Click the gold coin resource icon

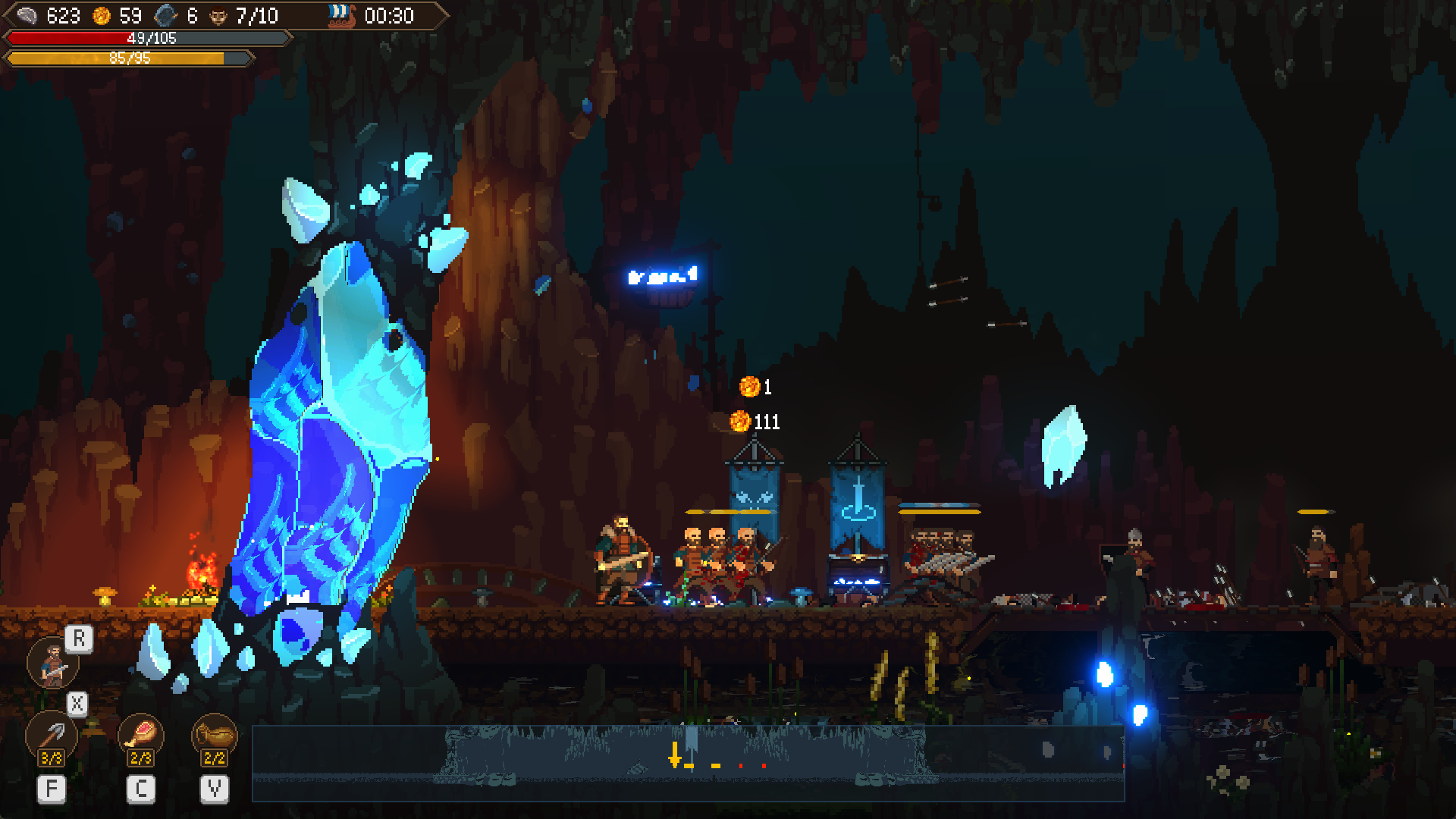(x=102, y=16)
